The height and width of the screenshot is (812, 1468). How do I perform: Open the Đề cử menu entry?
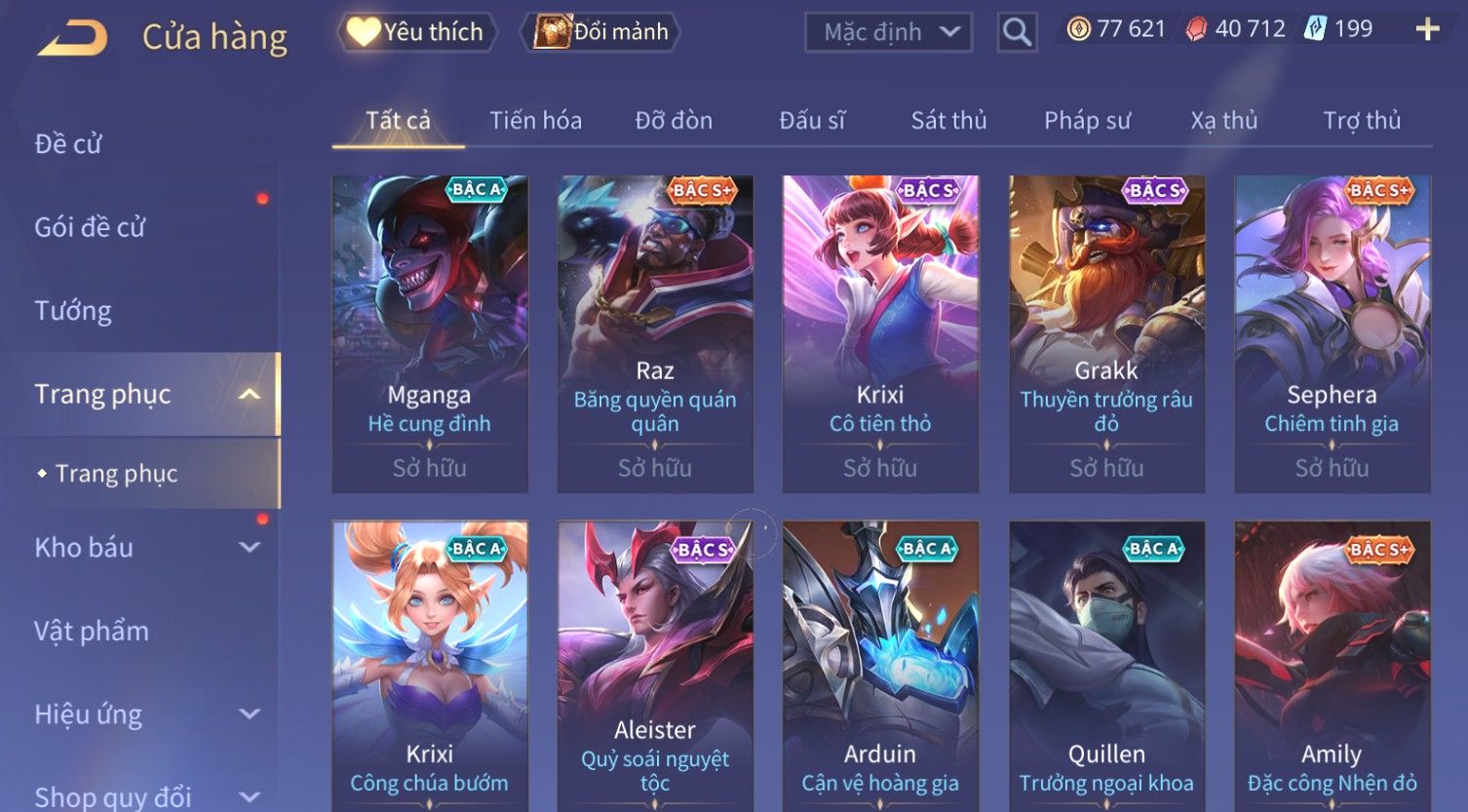[x=68, y=144]
